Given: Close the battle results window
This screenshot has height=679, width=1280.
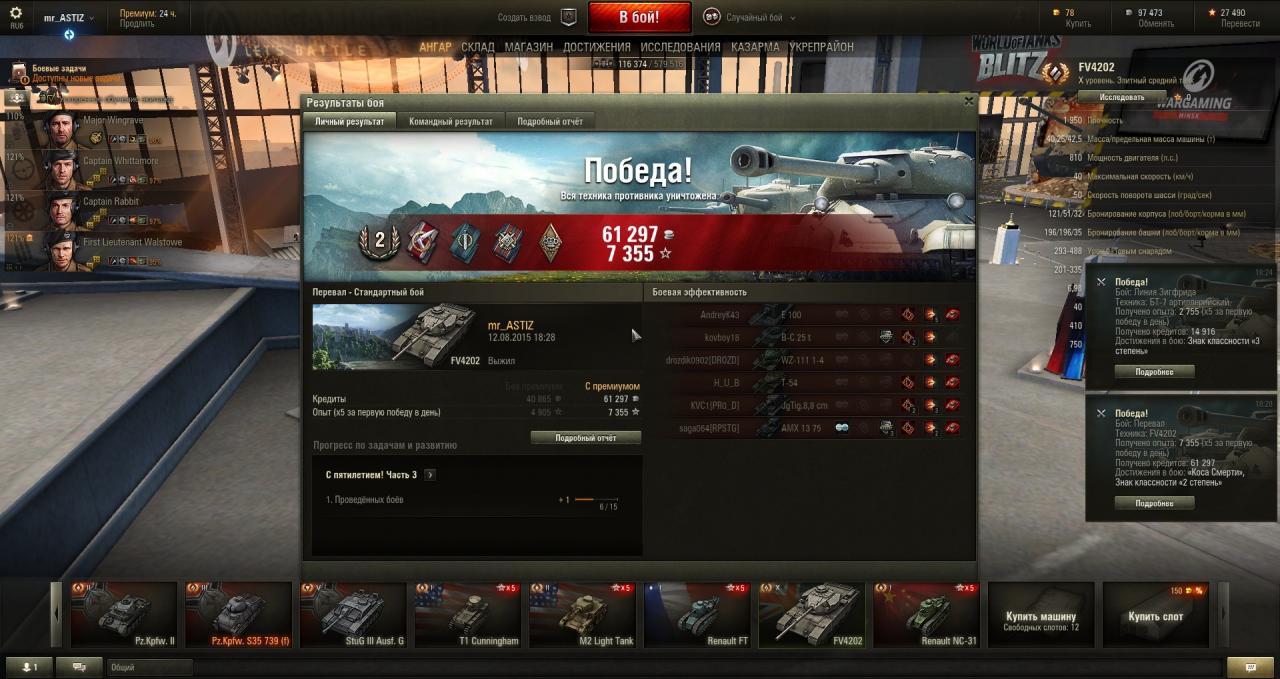Looking at the screenshot, I should click(x=968, y=101).
